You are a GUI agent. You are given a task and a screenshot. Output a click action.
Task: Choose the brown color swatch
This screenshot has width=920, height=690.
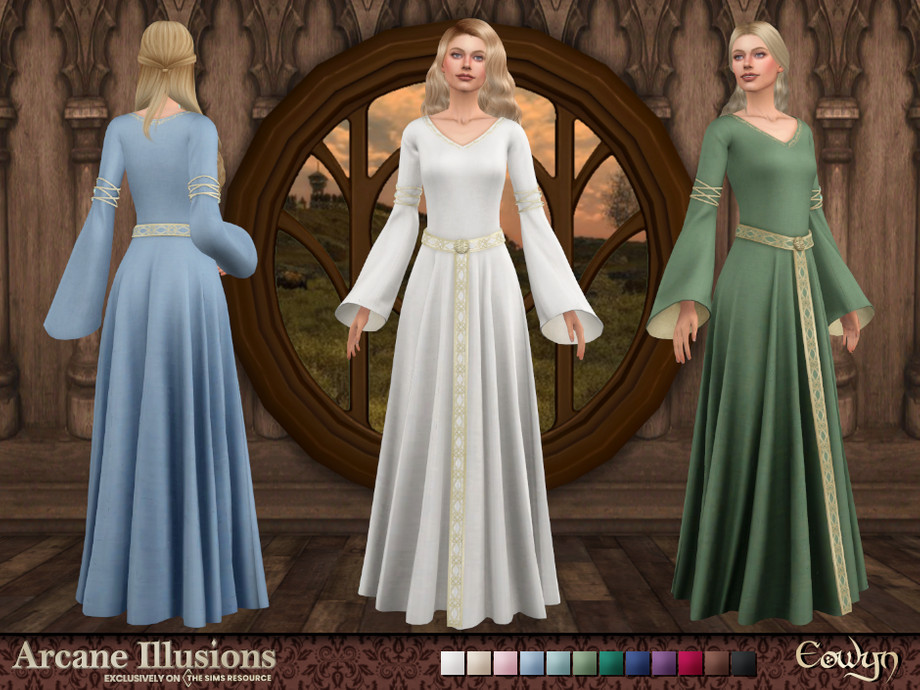click(716, 664)
